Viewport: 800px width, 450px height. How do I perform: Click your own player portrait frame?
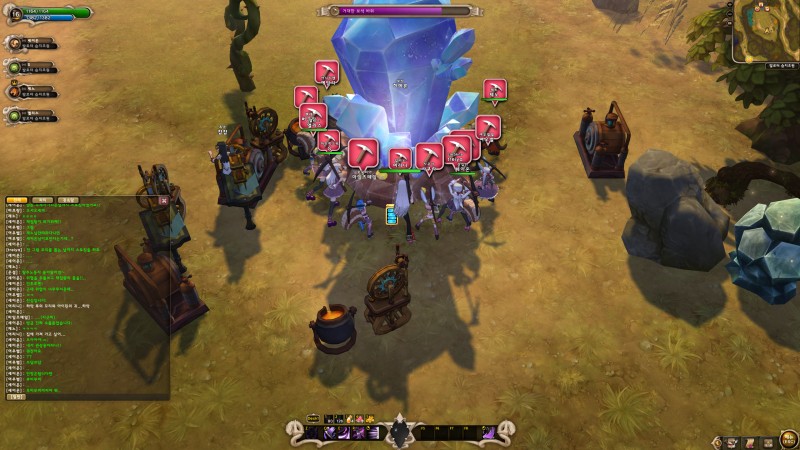click(14, 14)
